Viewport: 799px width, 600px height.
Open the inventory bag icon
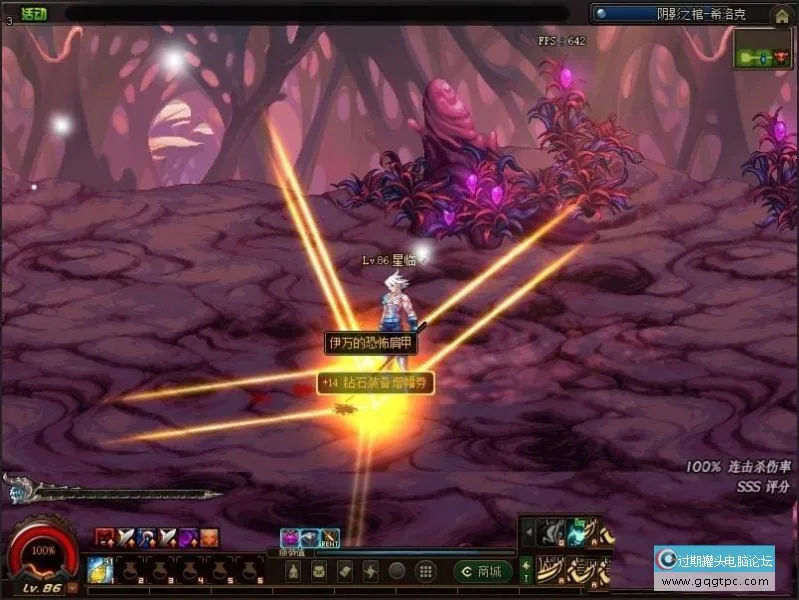coord(319,571)
